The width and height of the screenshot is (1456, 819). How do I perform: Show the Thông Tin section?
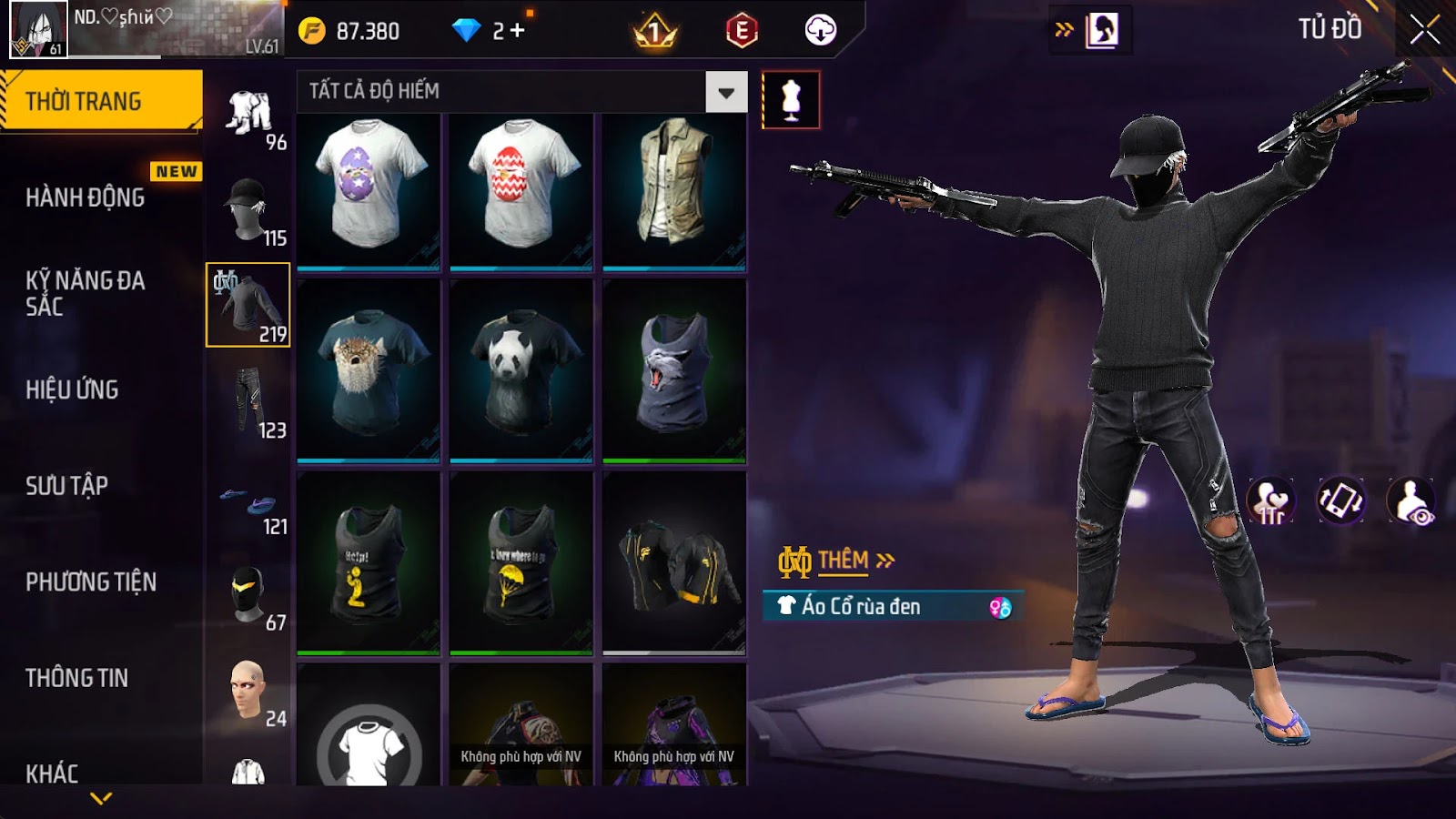pos(77,678)
